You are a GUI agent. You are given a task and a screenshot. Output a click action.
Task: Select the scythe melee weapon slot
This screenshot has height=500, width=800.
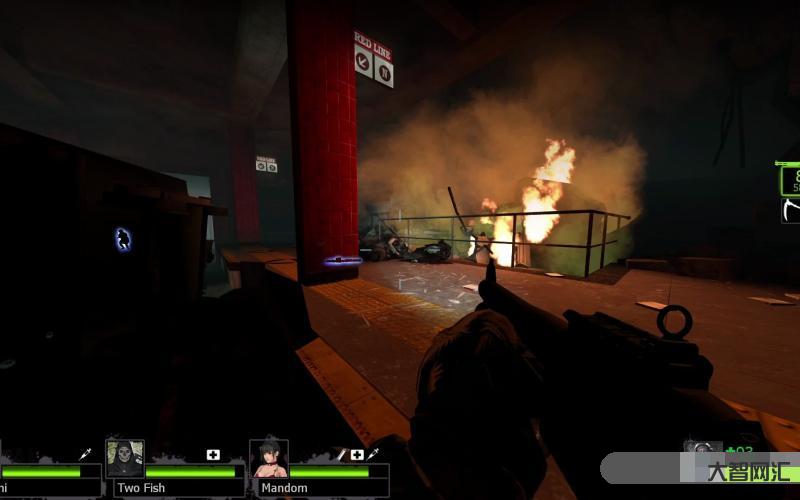pos(790,211)
